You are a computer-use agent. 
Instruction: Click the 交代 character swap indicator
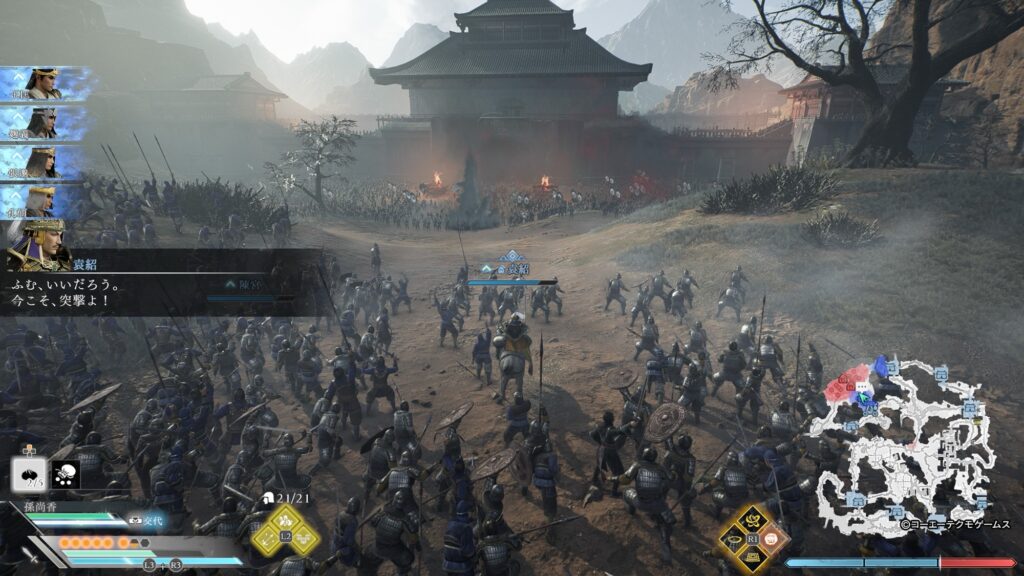pos(148,520)
